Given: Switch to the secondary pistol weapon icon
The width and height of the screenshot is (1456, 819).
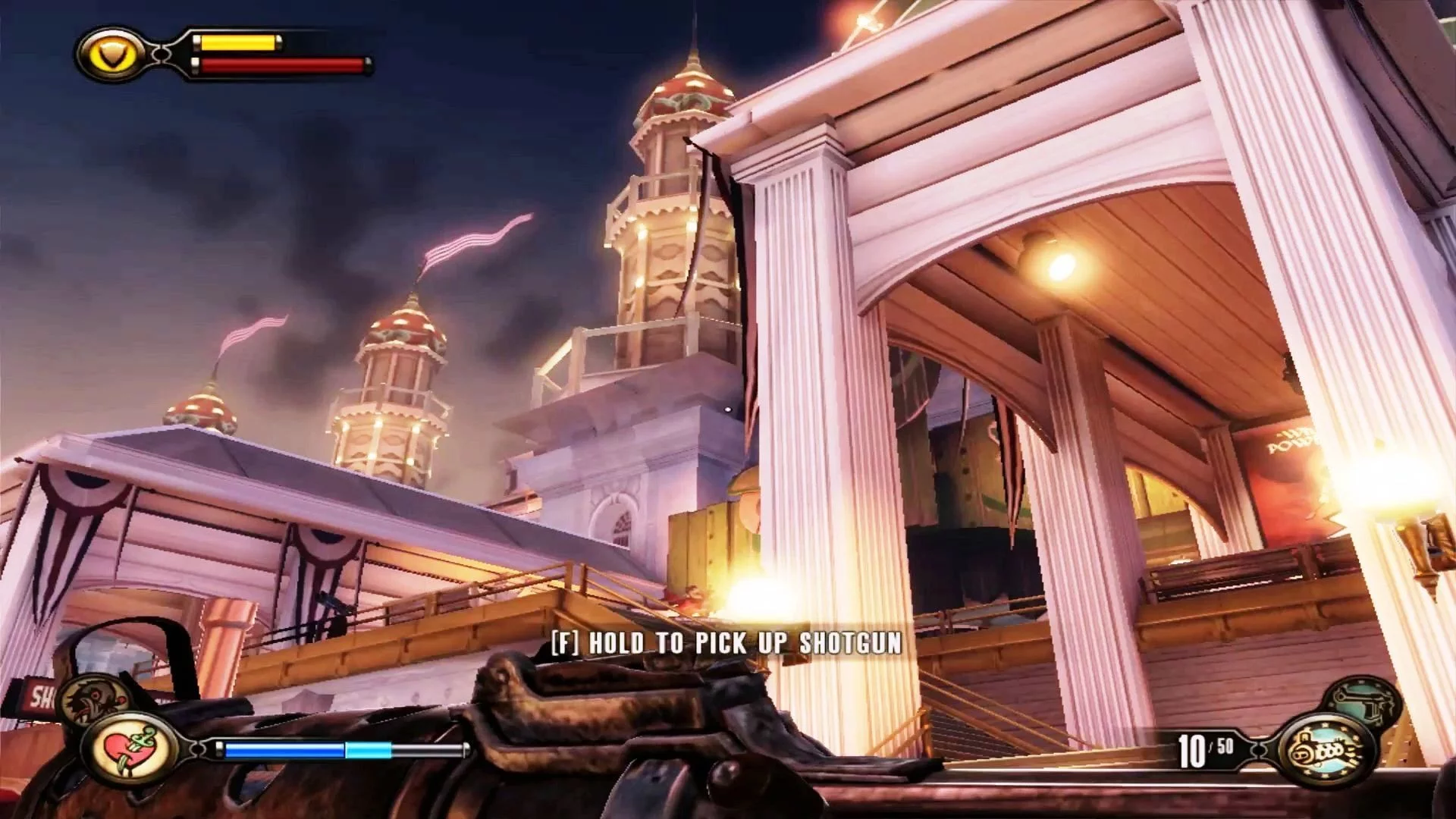Looking at the screenshot, I should tap(1362, 702).
